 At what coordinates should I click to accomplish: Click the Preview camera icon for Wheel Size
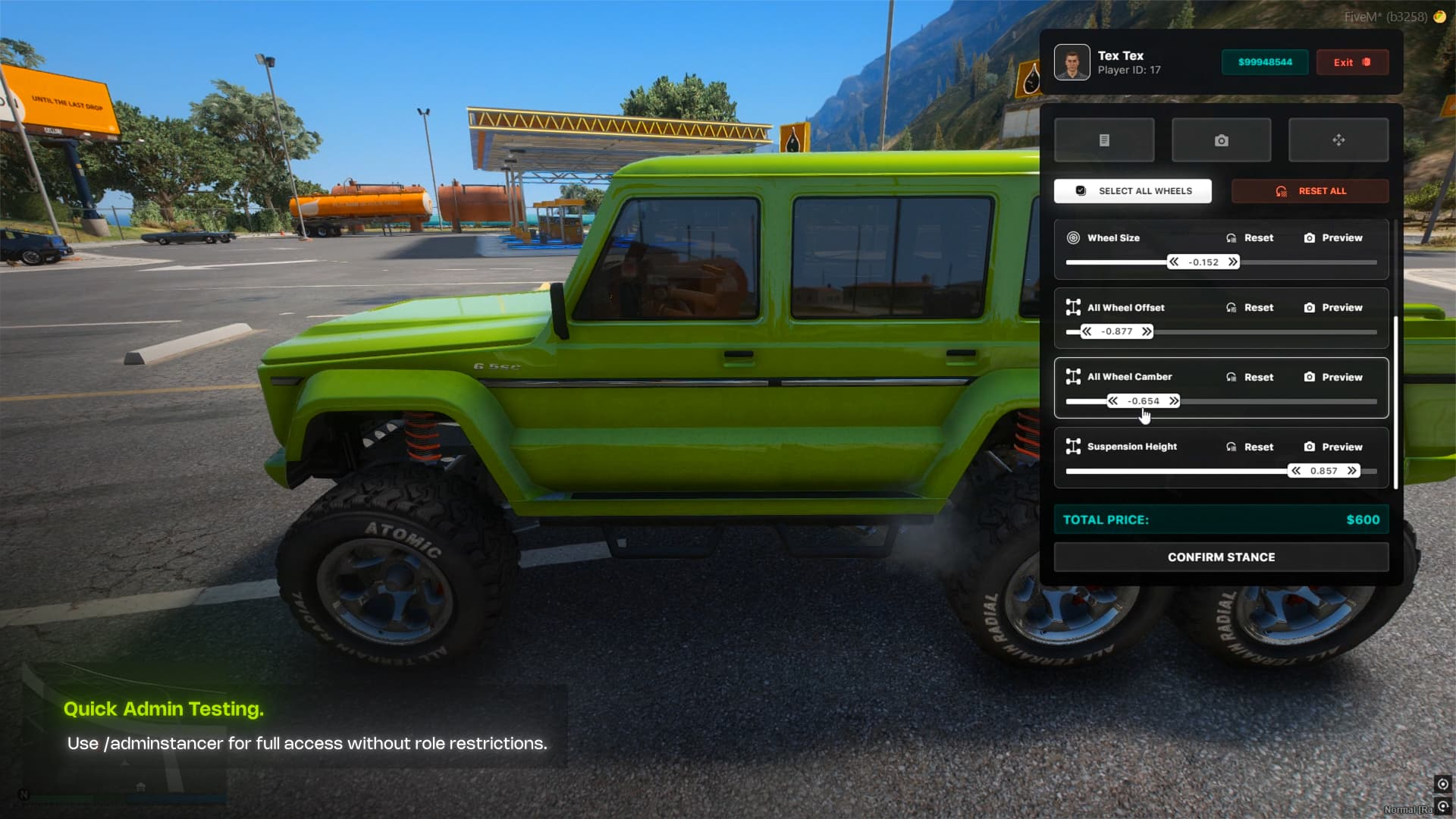1309,237
